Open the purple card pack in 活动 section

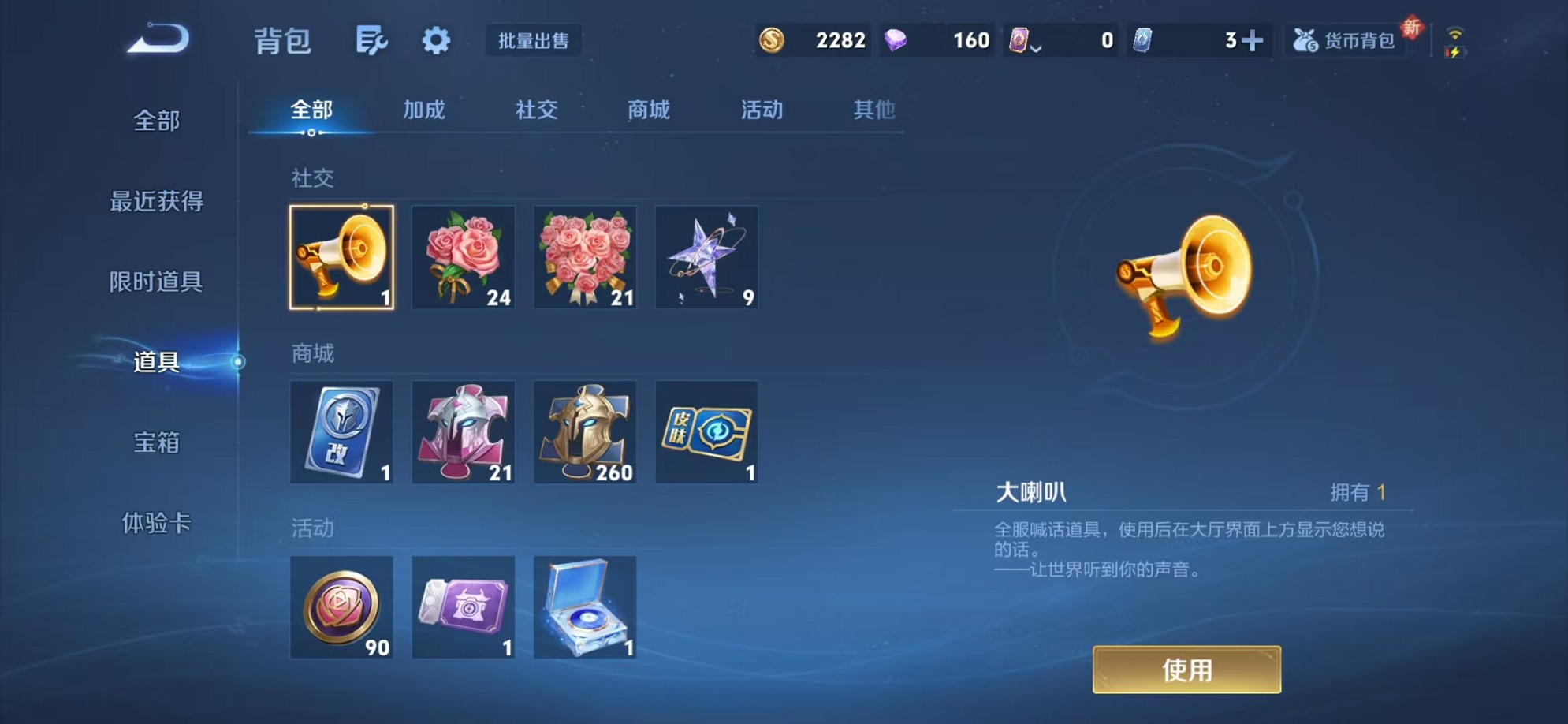tap(464, 609)
